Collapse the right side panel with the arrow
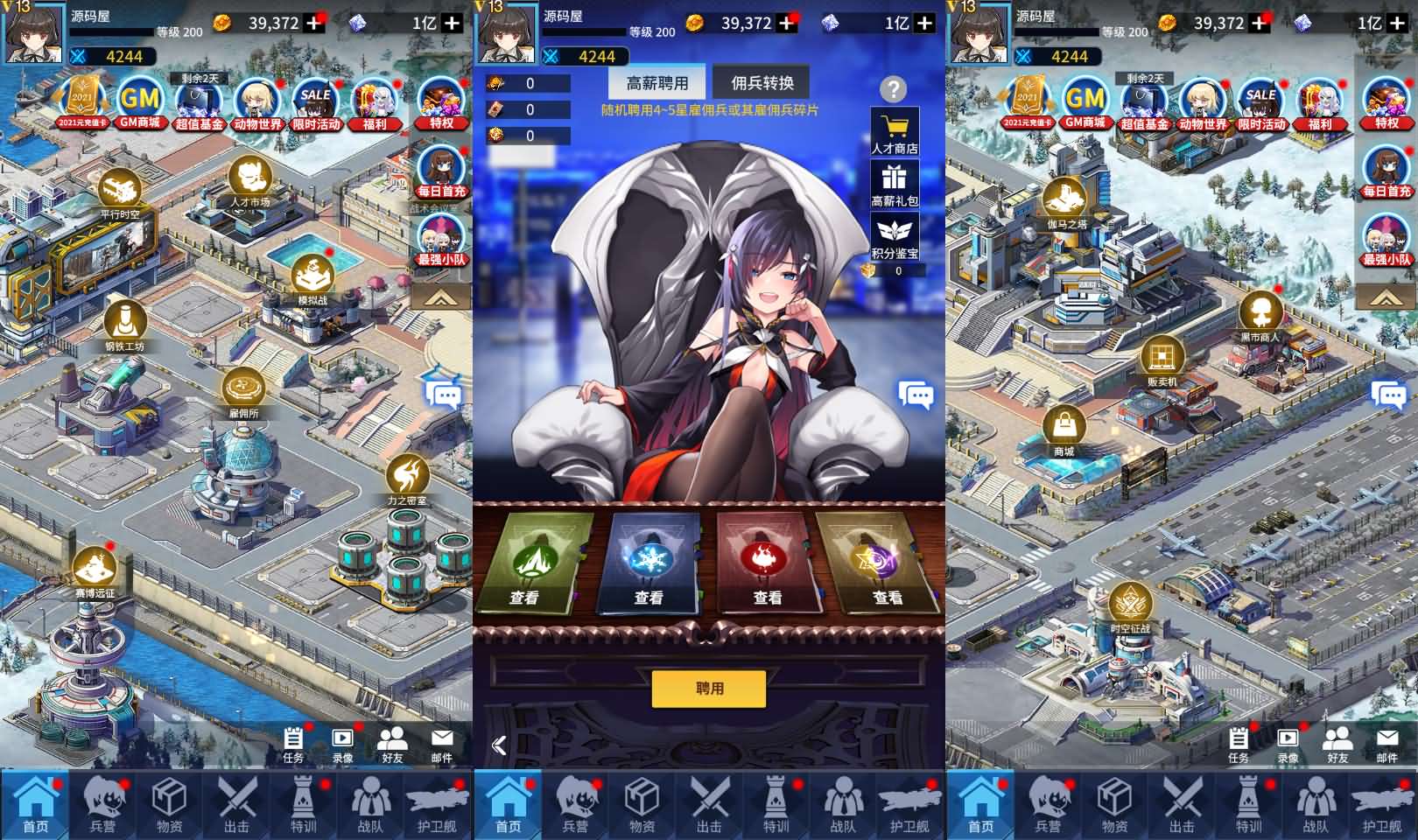This screenshot has width=1418, height=840. pos(1386,297)
